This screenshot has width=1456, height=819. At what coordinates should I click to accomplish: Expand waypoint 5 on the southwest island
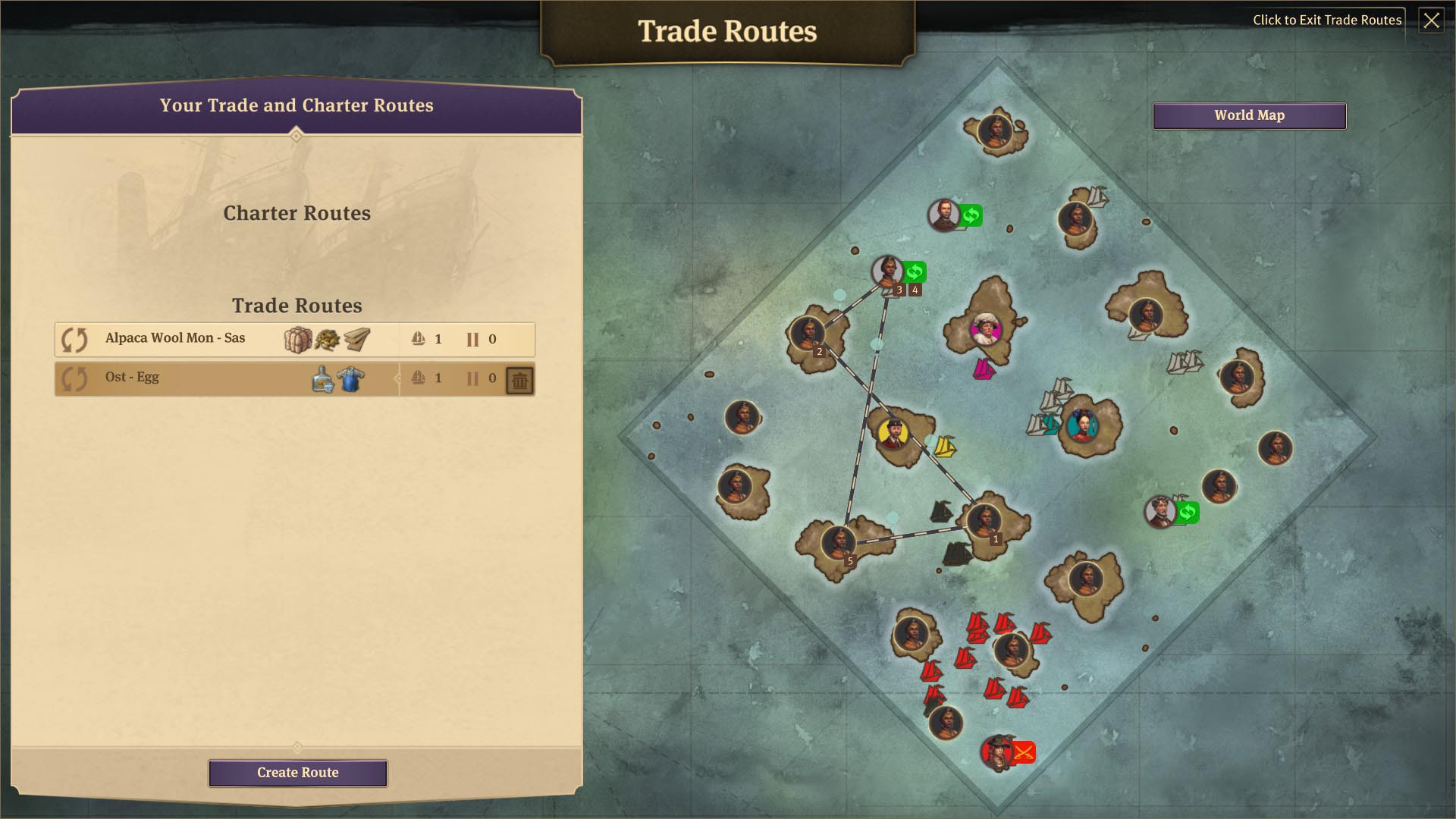click(850, 560)
